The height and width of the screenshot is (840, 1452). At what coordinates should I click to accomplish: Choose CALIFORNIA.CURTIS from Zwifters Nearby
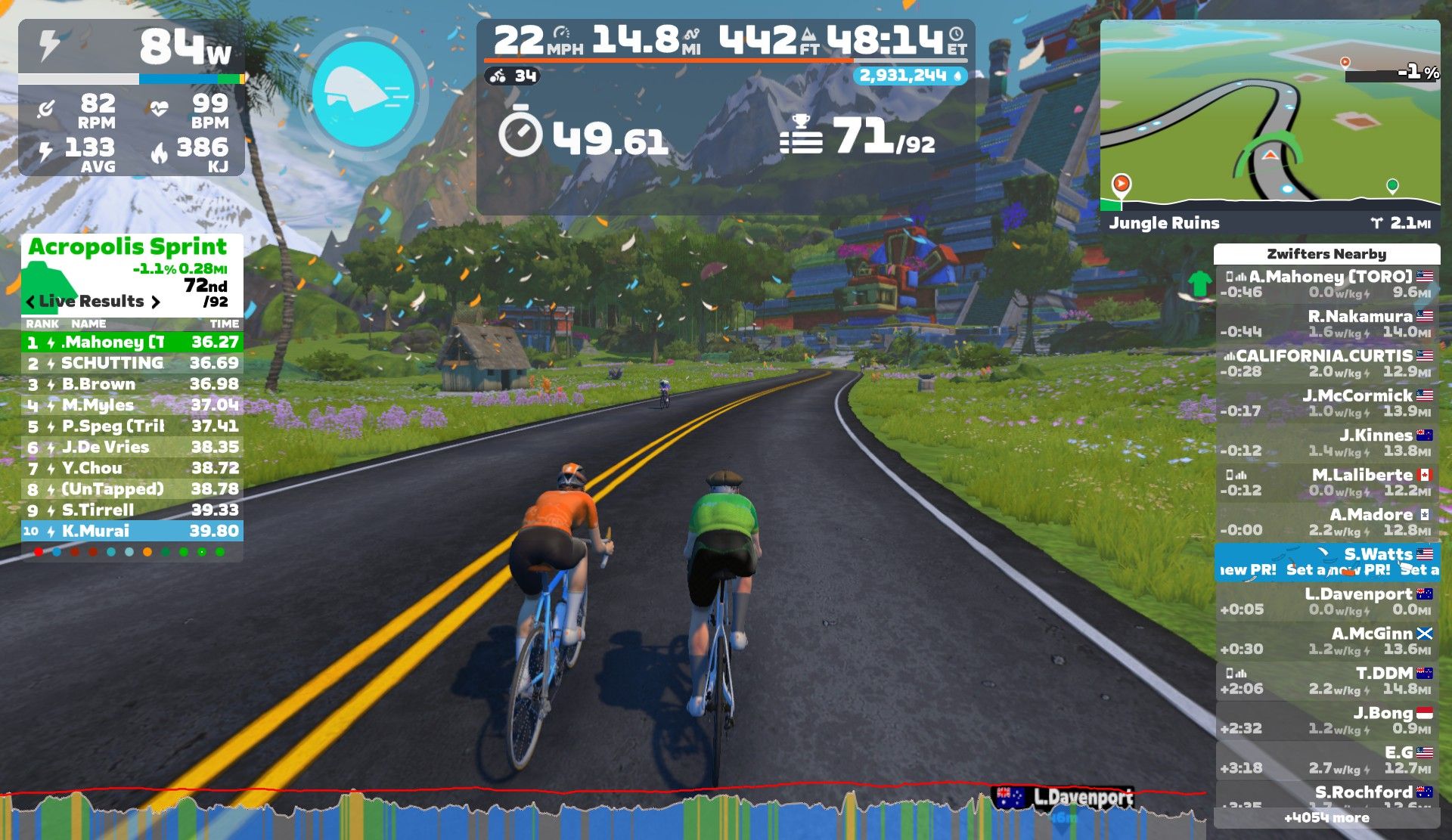[x=1327, y=364]
